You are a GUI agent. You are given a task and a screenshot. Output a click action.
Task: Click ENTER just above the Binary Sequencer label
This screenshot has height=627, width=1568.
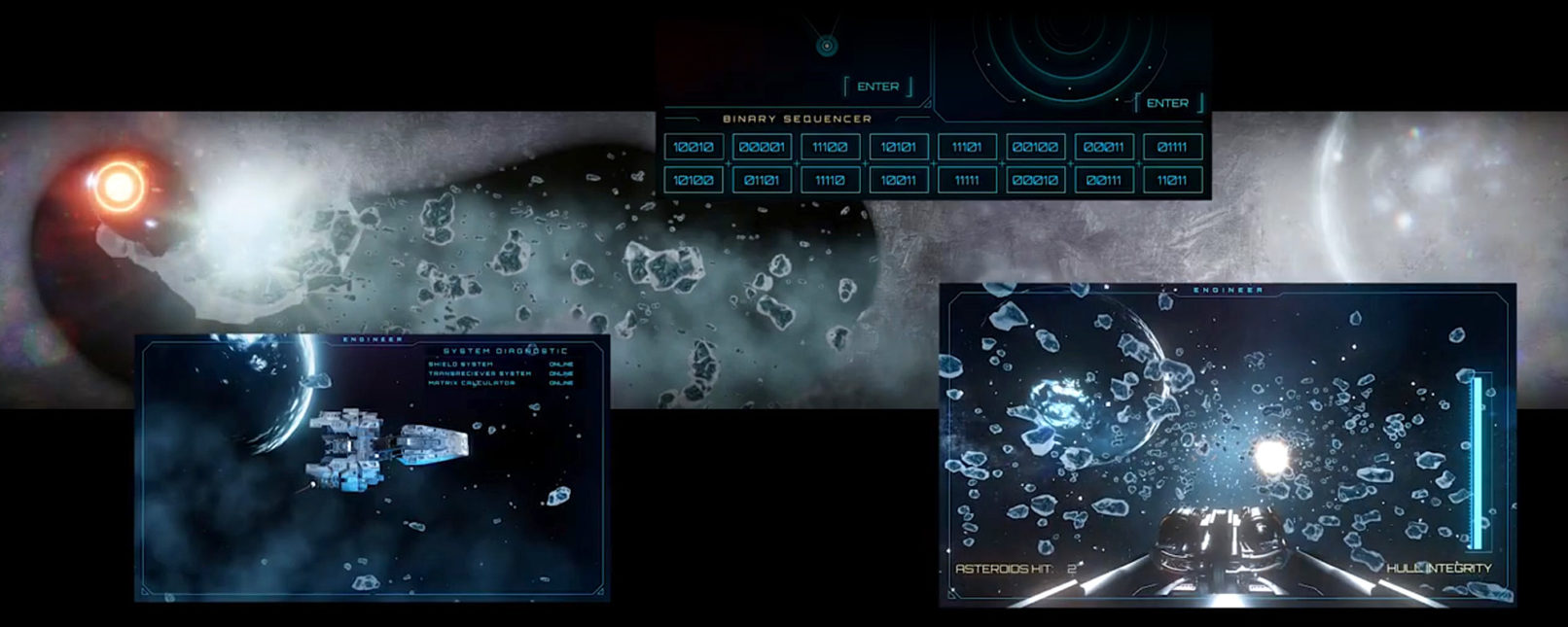[x=877, y=87]
